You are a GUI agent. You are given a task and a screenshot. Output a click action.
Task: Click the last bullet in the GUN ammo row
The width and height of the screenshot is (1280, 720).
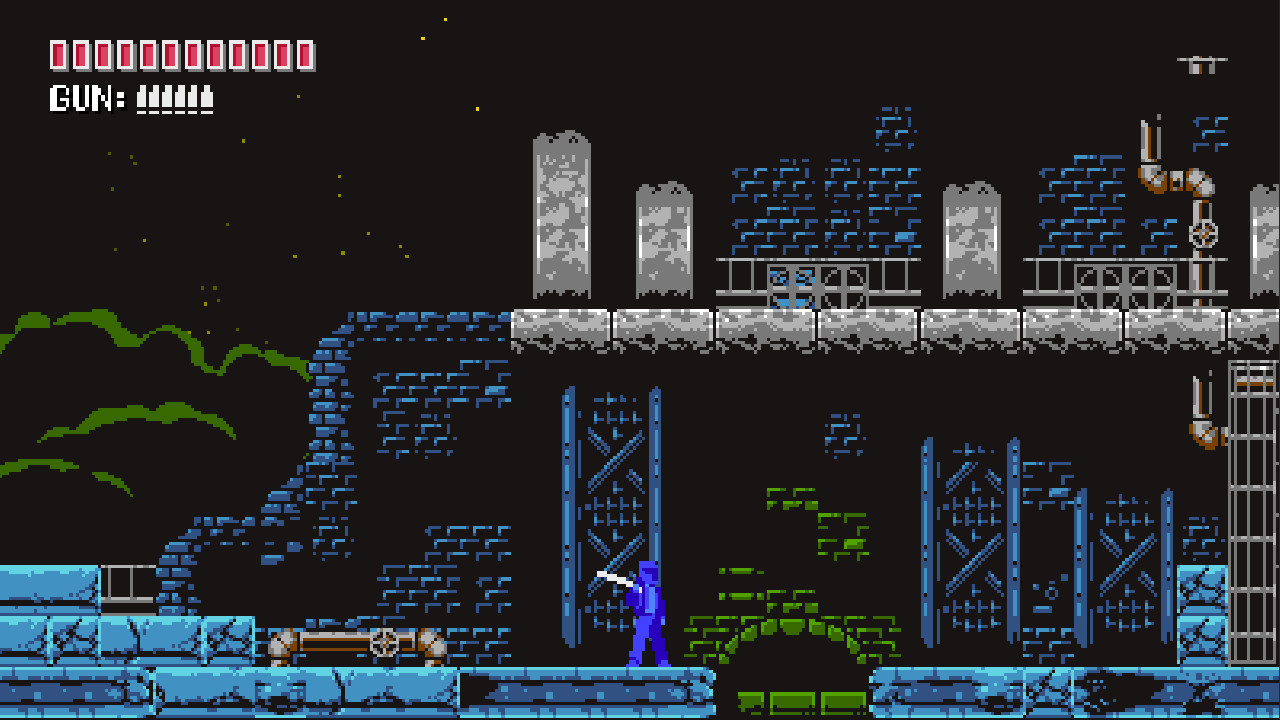pyautogui.click(x=208, y=98)
